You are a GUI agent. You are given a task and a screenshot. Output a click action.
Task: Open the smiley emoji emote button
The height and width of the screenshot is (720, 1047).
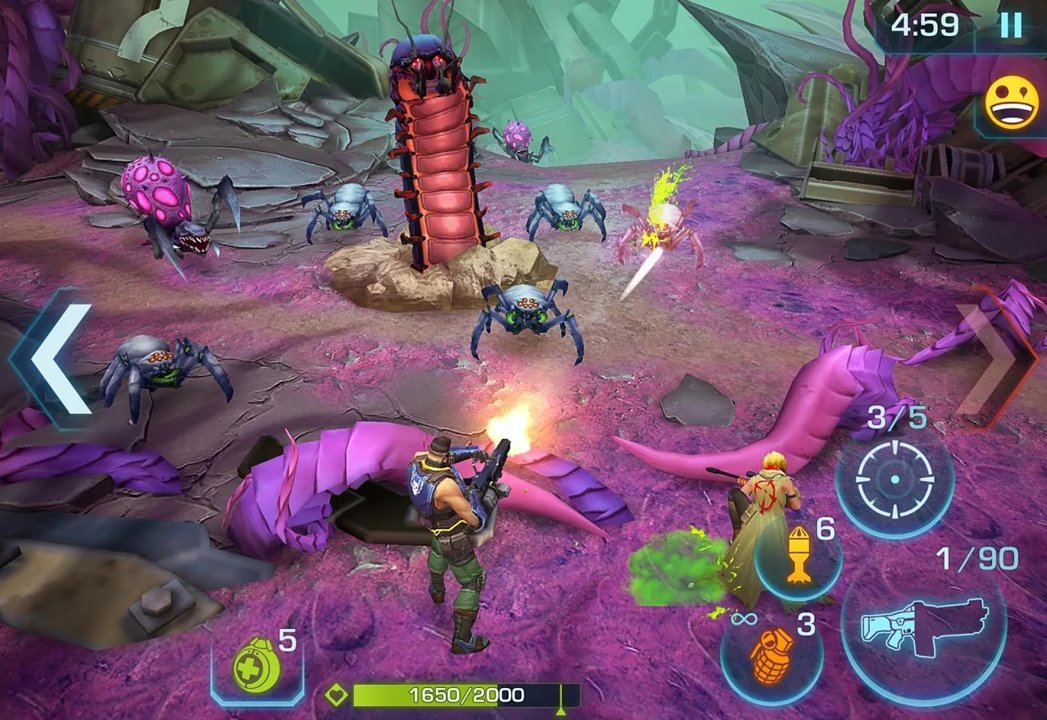pyautogui.click(x=1012, y=102)
